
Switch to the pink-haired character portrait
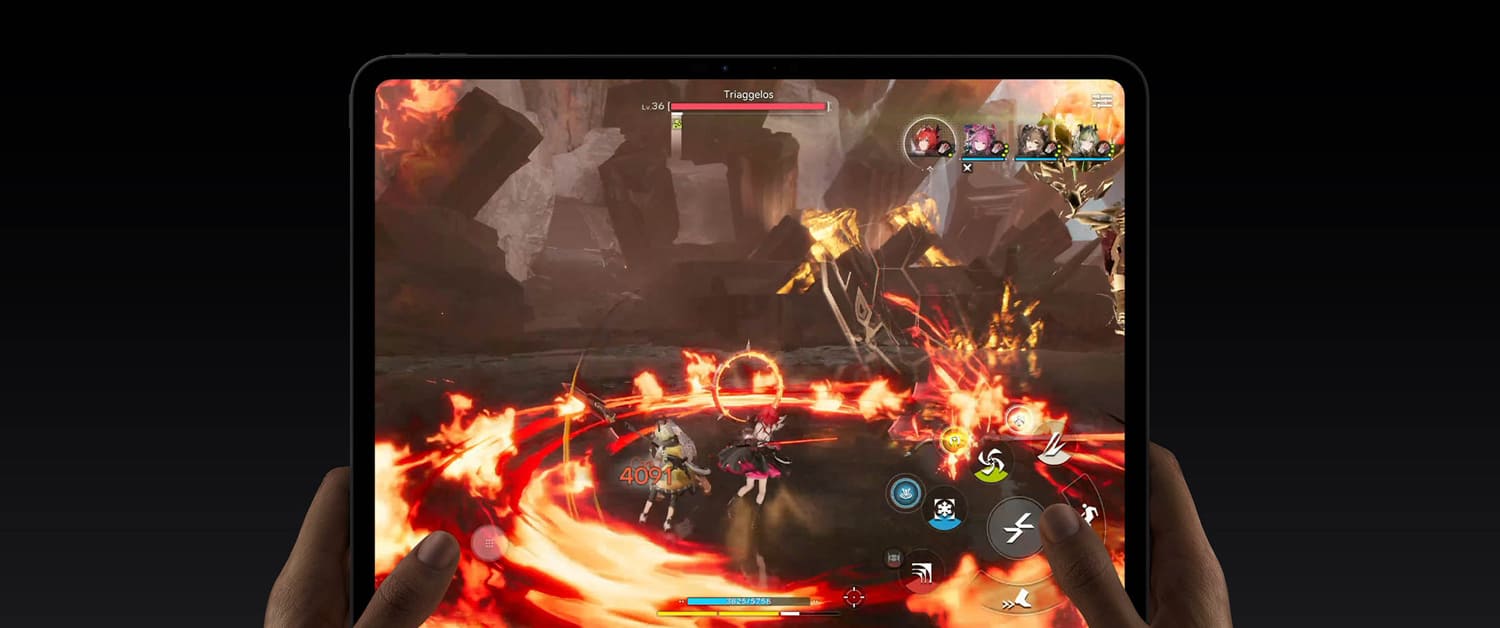point(978,141)
